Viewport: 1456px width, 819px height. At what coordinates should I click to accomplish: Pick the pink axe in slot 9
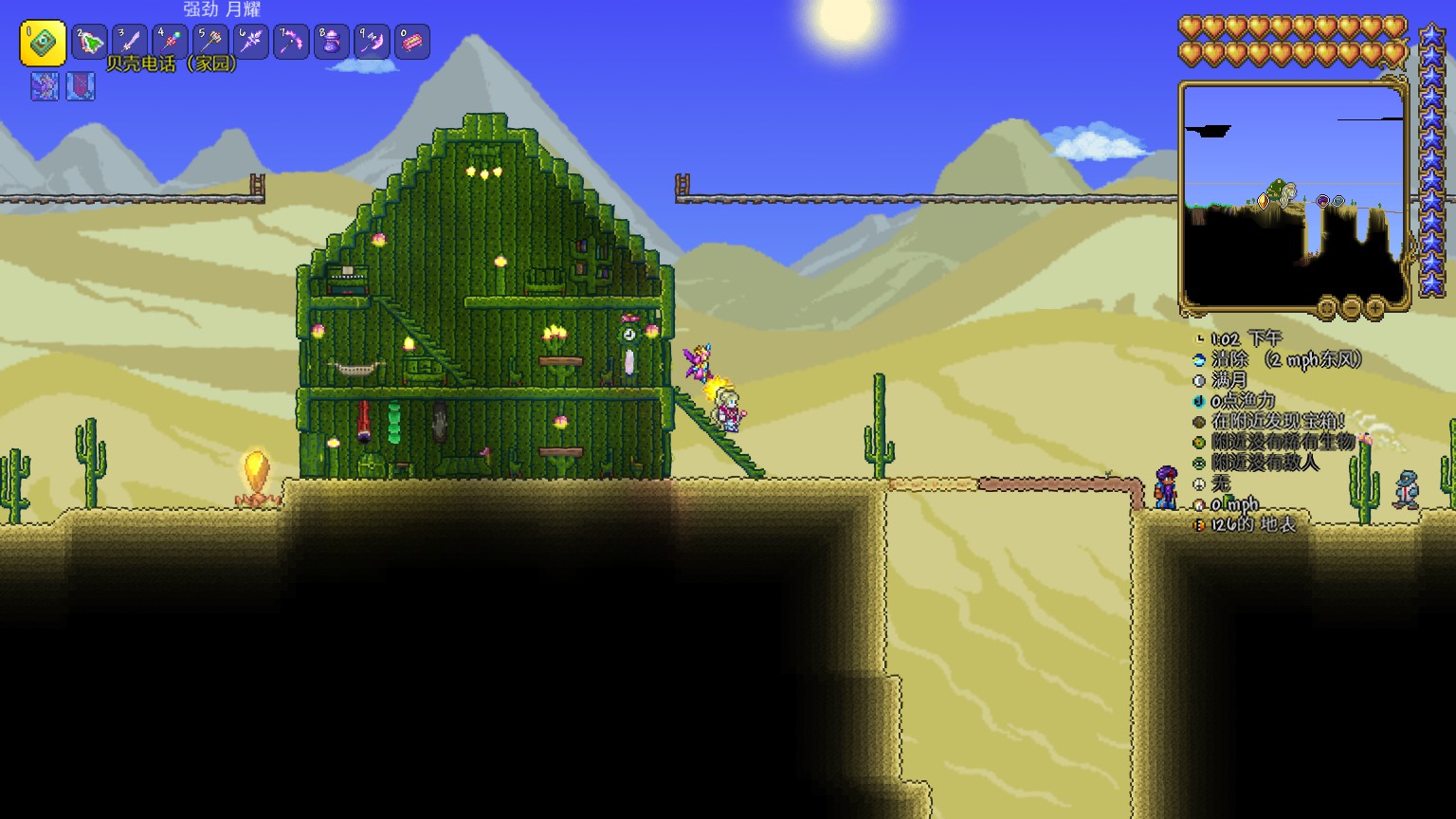(372, 43)
